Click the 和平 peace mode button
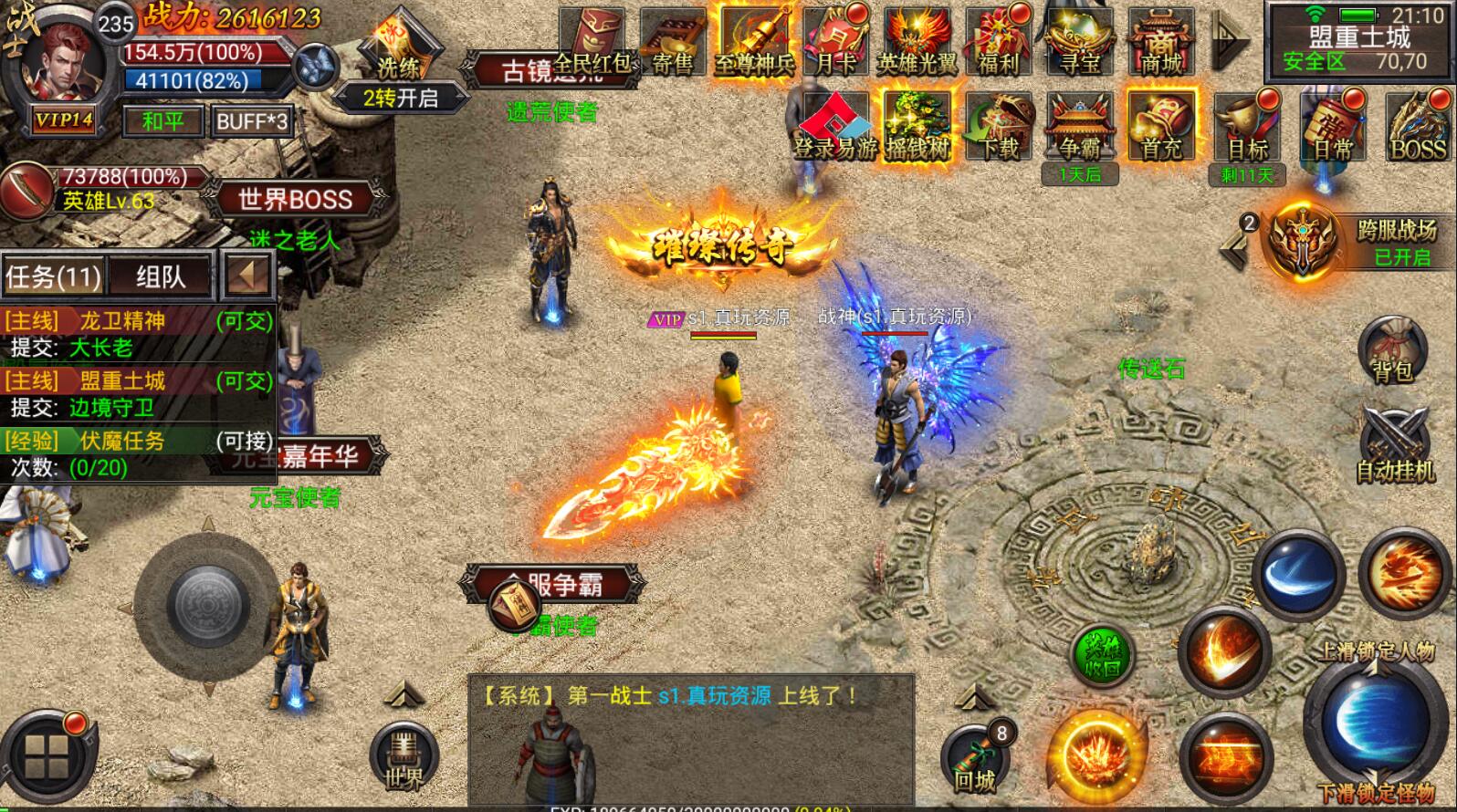The height and width of the screenshot is (812, 1457). point(162,120)
